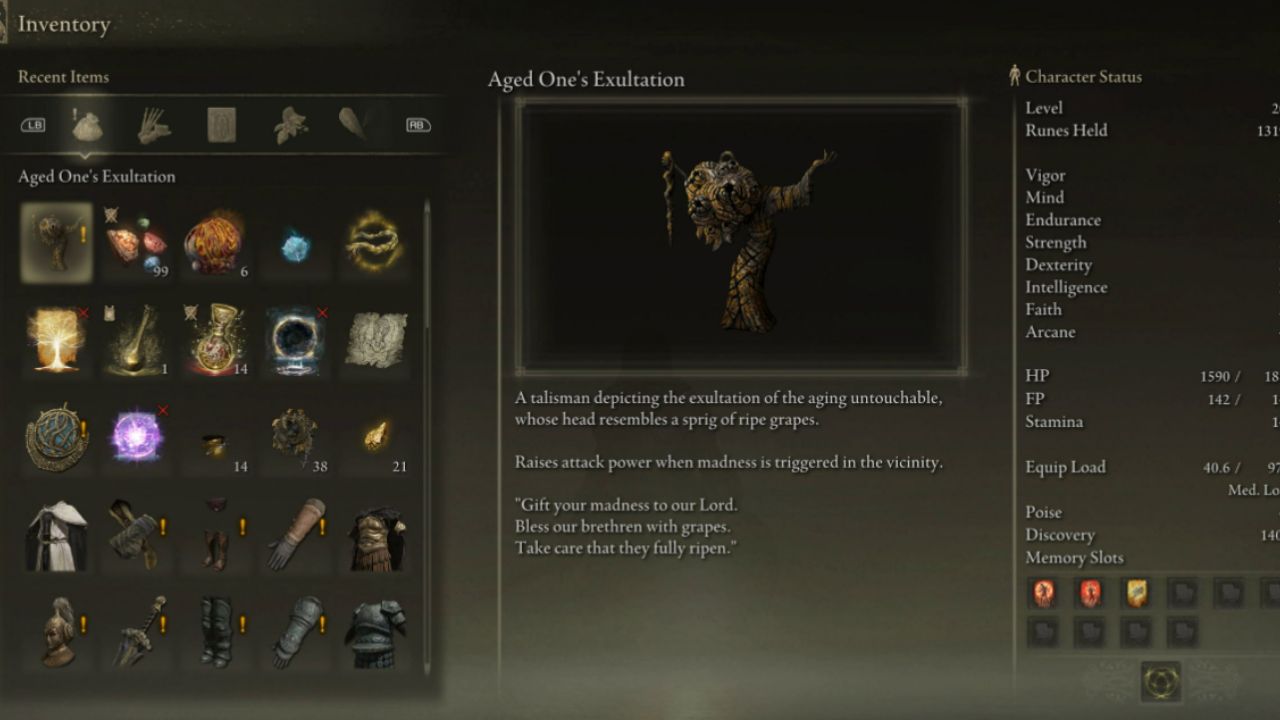Open the Recent Items pouch tab
This screenshot has height=720, width=1280.
pyautogui.click(x=88, y=126)
